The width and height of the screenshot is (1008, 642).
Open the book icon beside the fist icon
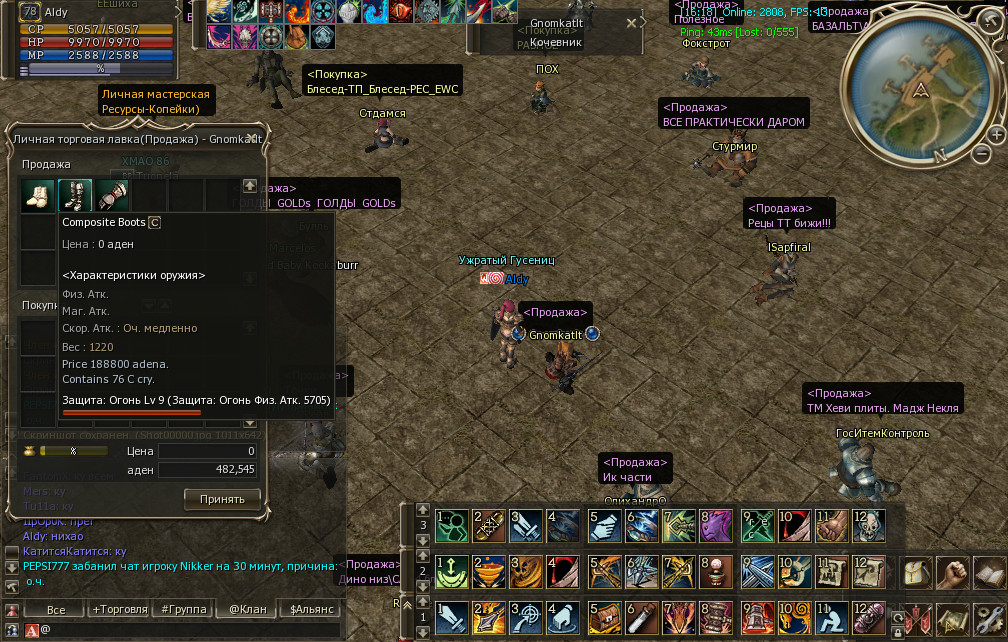point(991,574)
